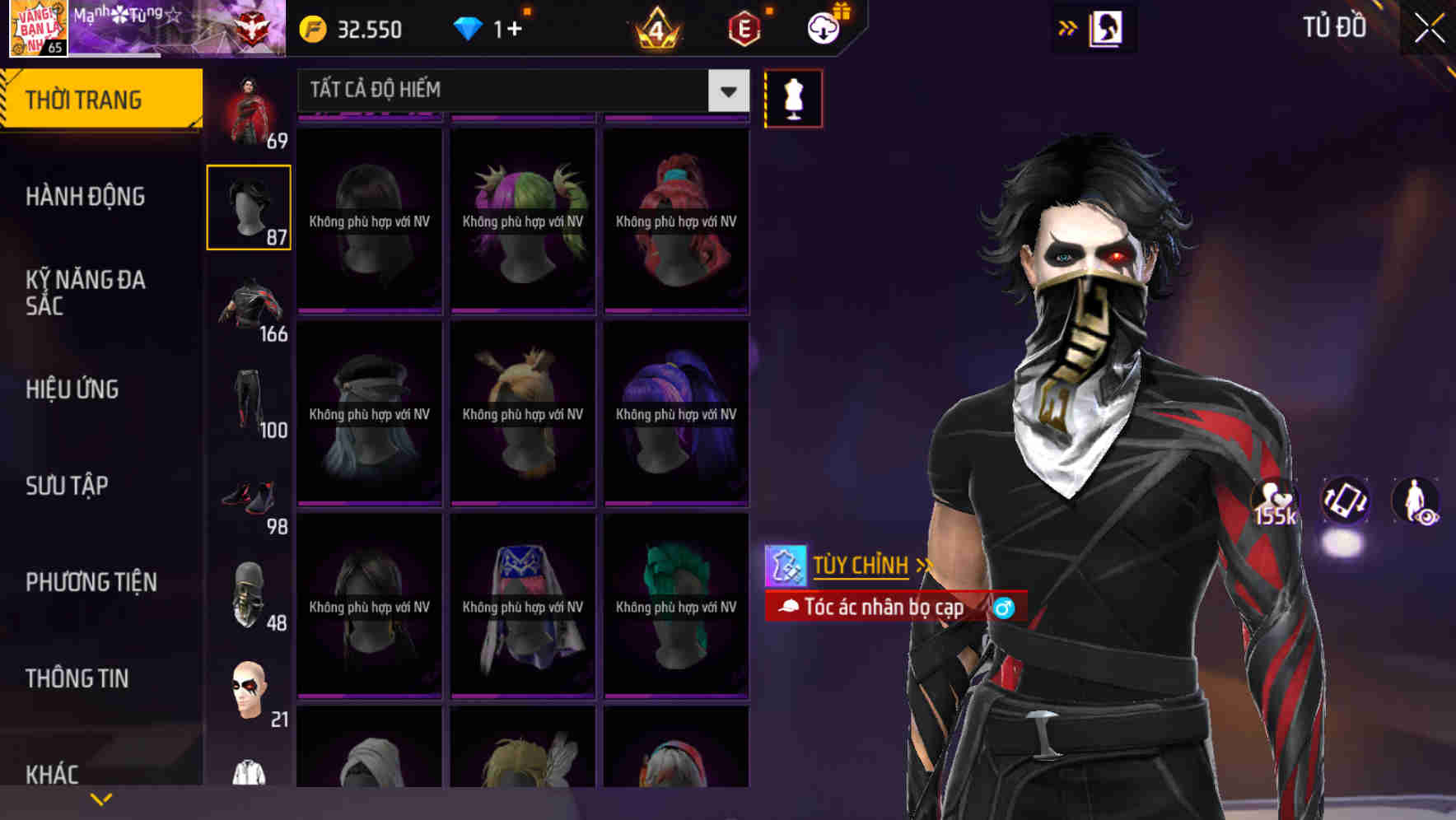Open the TẤT CẢ ĐỘ HIẾM rarity dropdown
The height and width of the screenshot is (820, 1456).
coord(520,91)
